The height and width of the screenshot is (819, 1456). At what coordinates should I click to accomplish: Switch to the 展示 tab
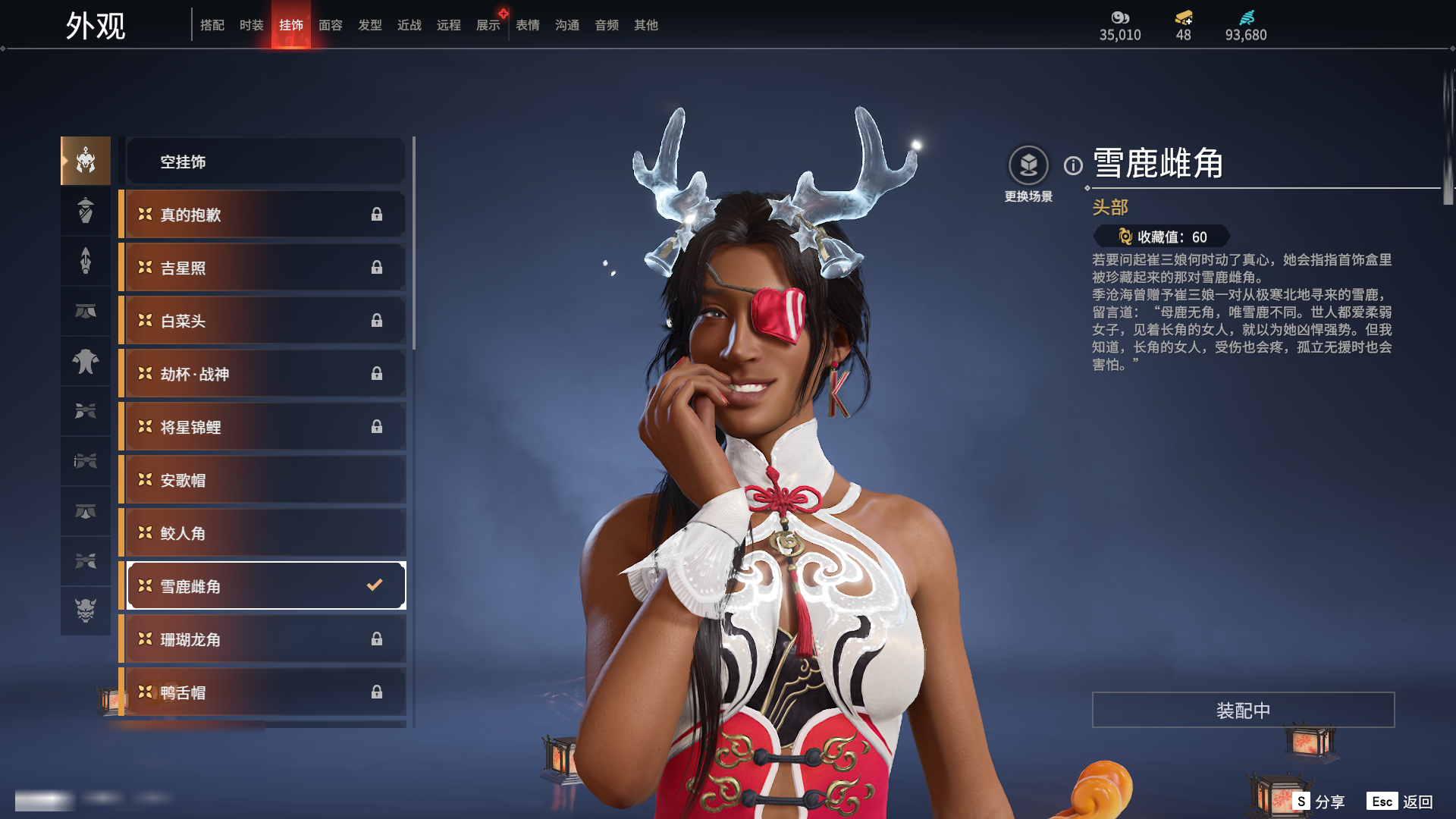488,25
